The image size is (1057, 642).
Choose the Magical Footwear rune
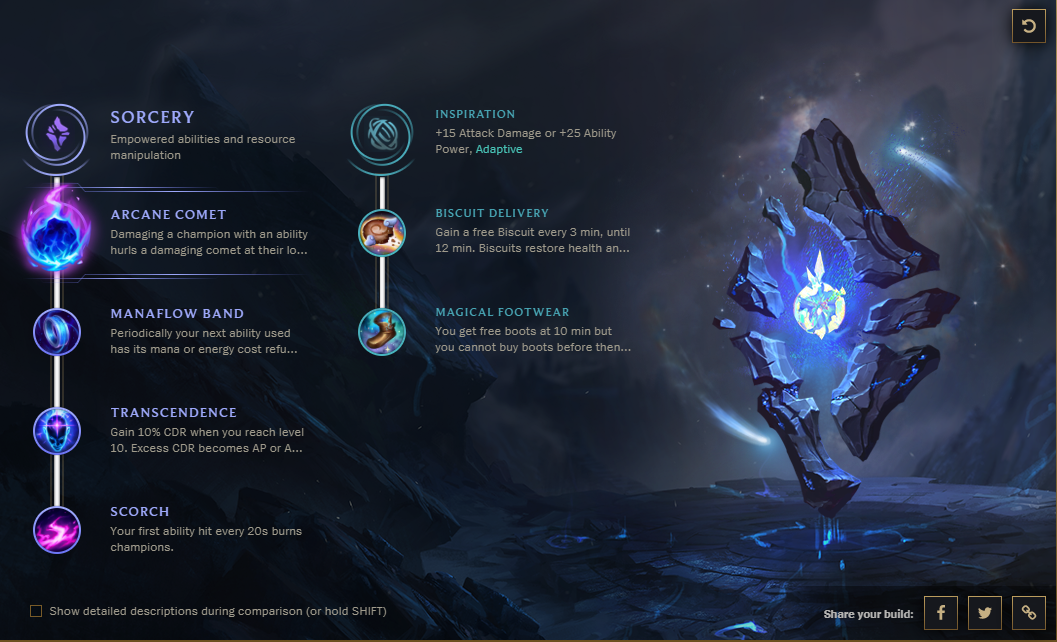(381, 331)
